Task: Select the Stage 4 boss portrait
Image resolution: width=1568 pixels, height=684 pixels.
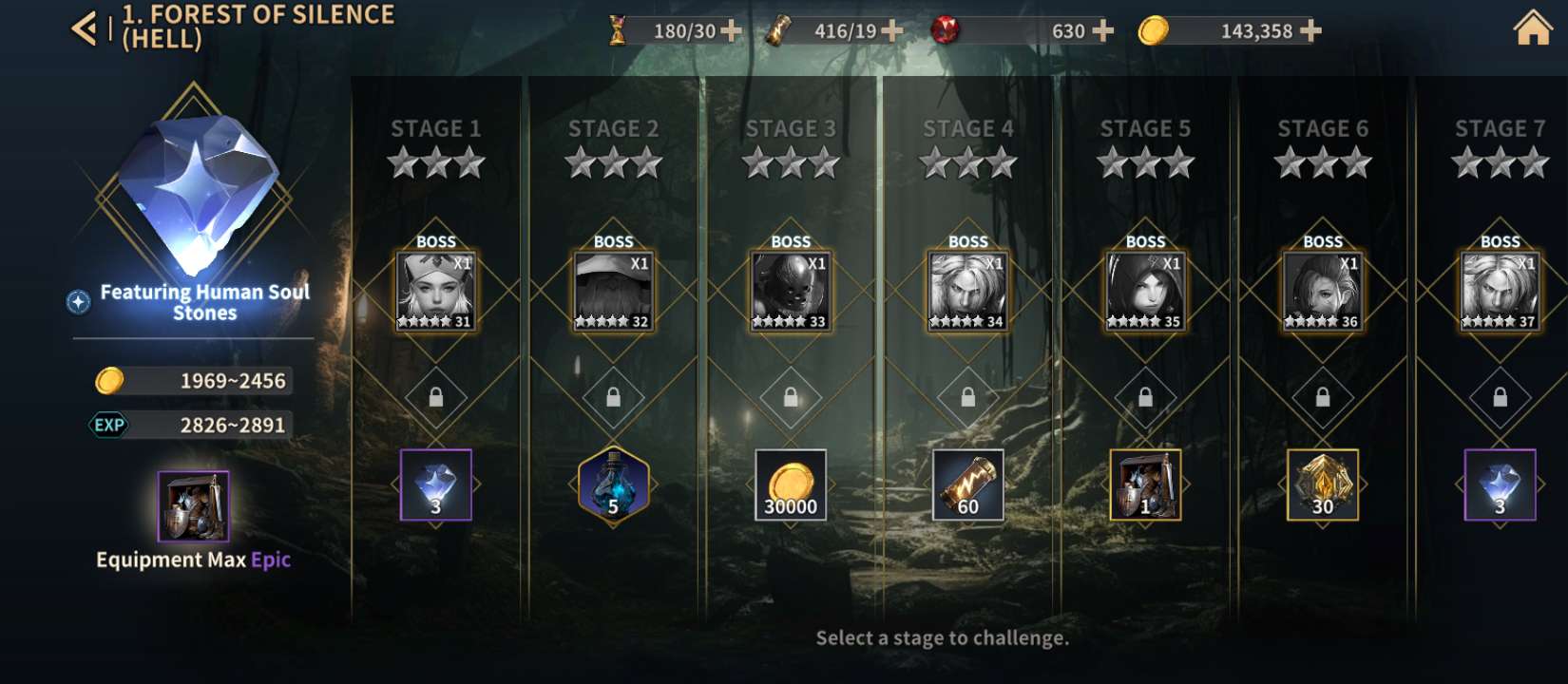Action: 967,291
